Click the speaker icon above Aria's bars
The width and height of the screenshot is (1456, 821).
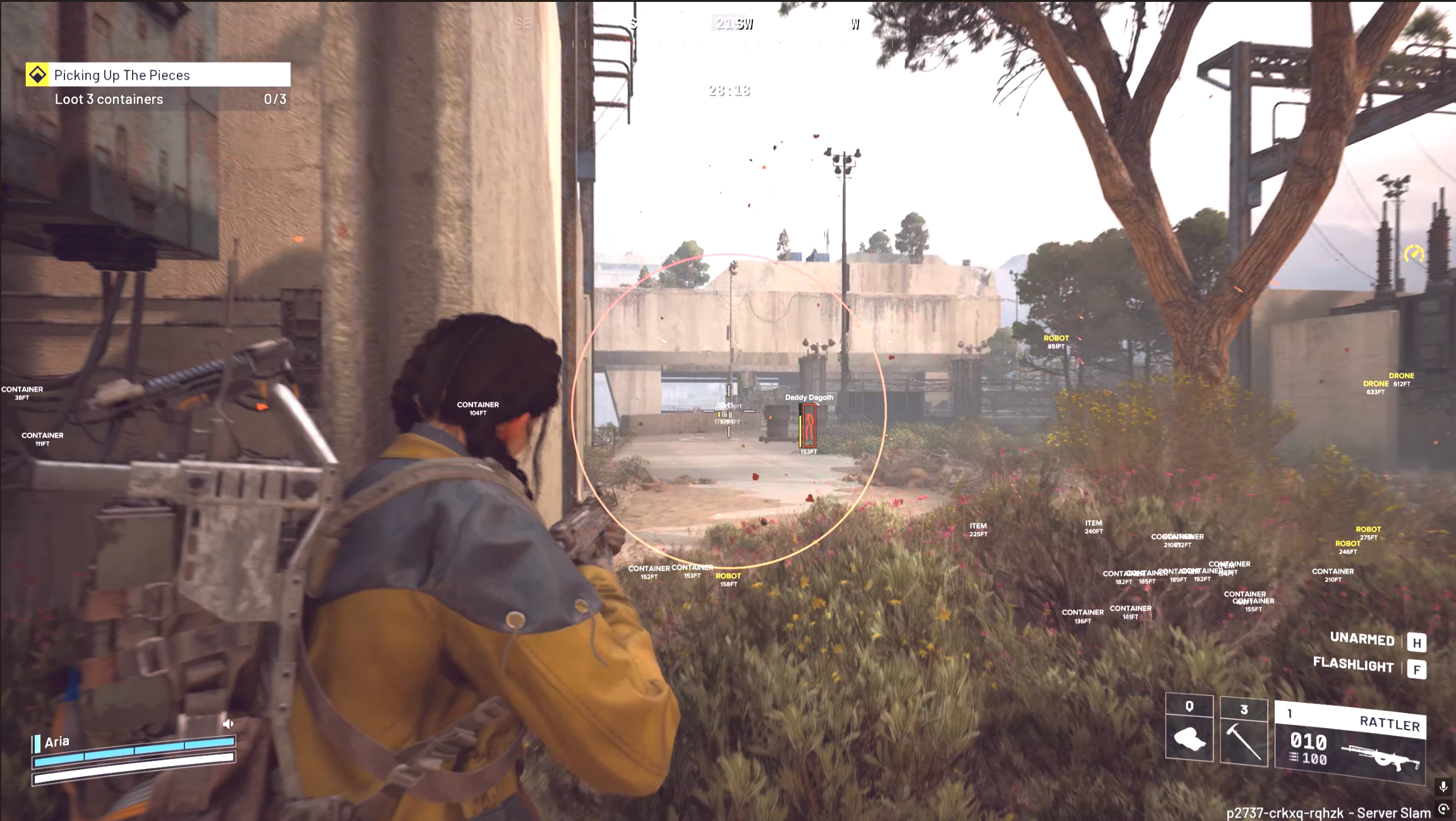pos(228,724)
